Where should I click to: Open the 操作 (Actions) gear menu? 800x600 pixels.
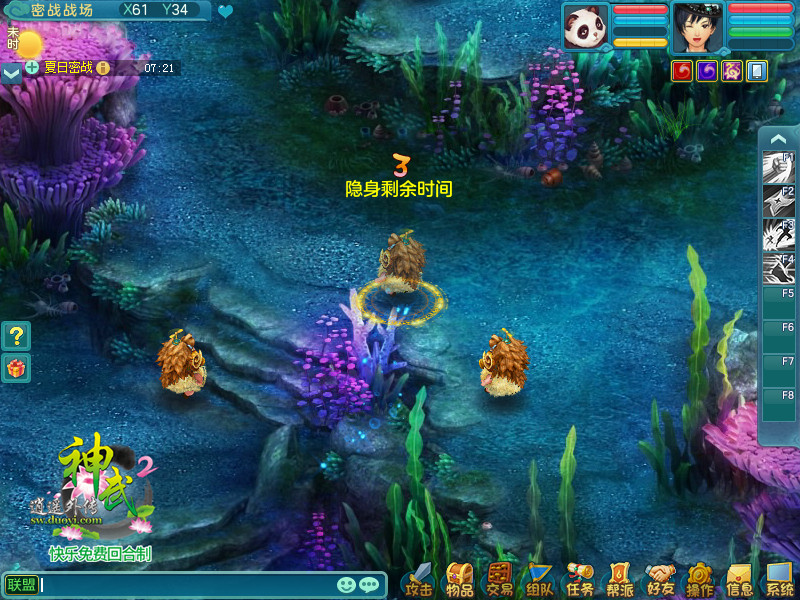[700, 580]
